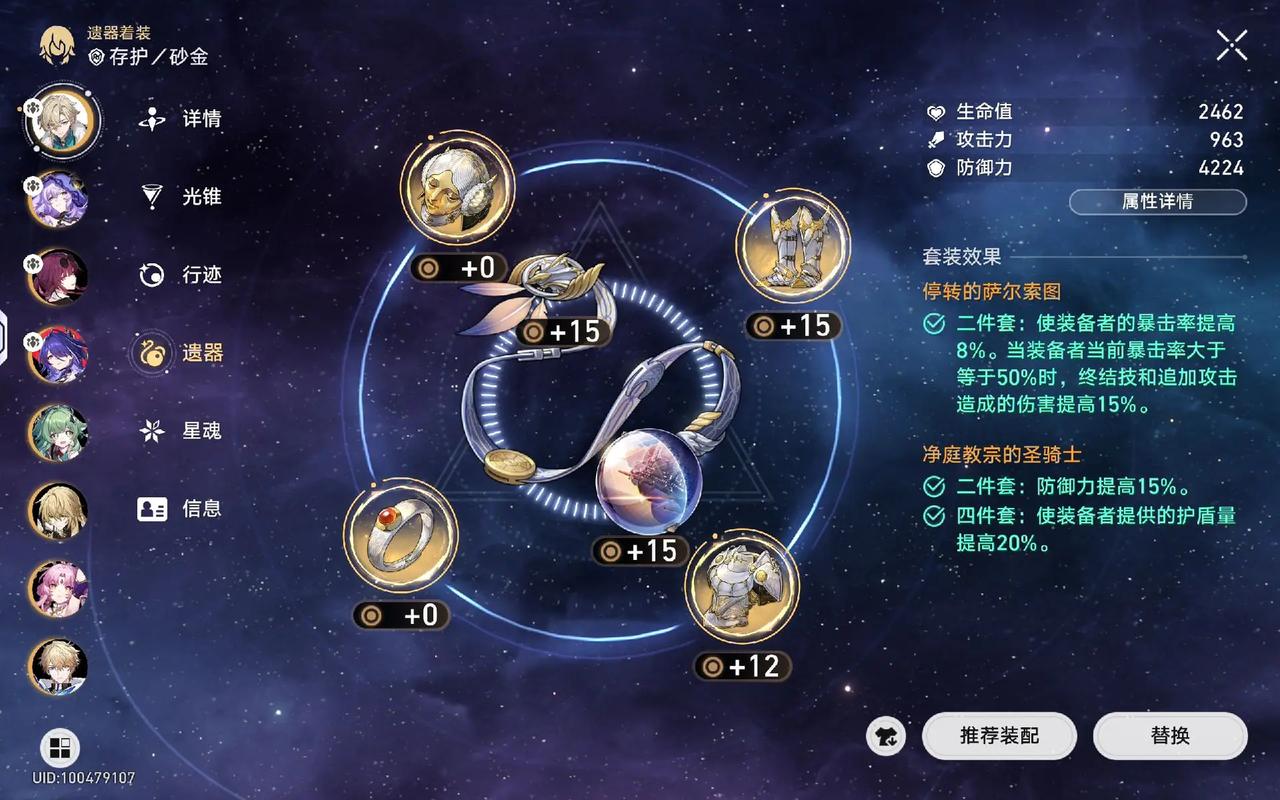Open the 信息 character info section

[150, 509]
